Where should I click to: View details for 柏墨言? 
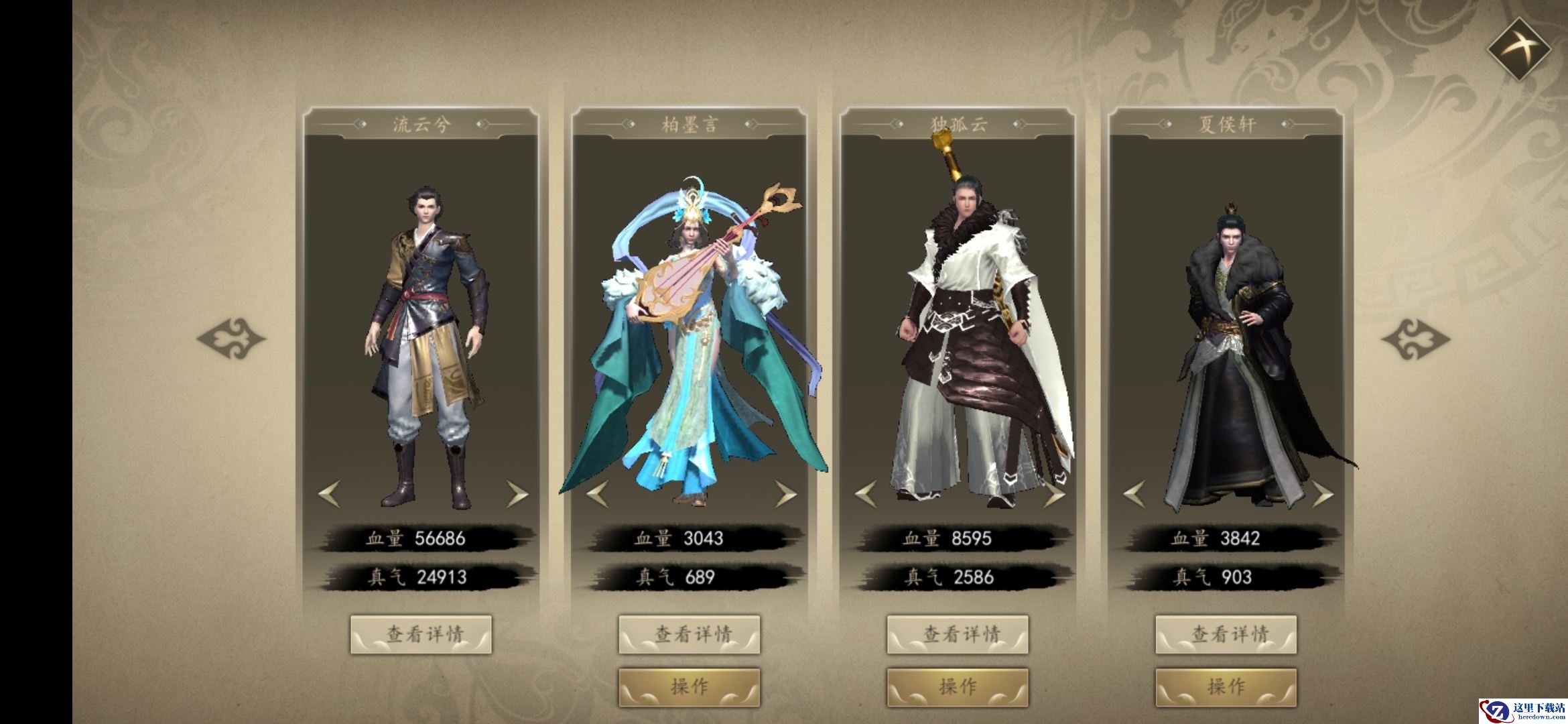[689, 634]
